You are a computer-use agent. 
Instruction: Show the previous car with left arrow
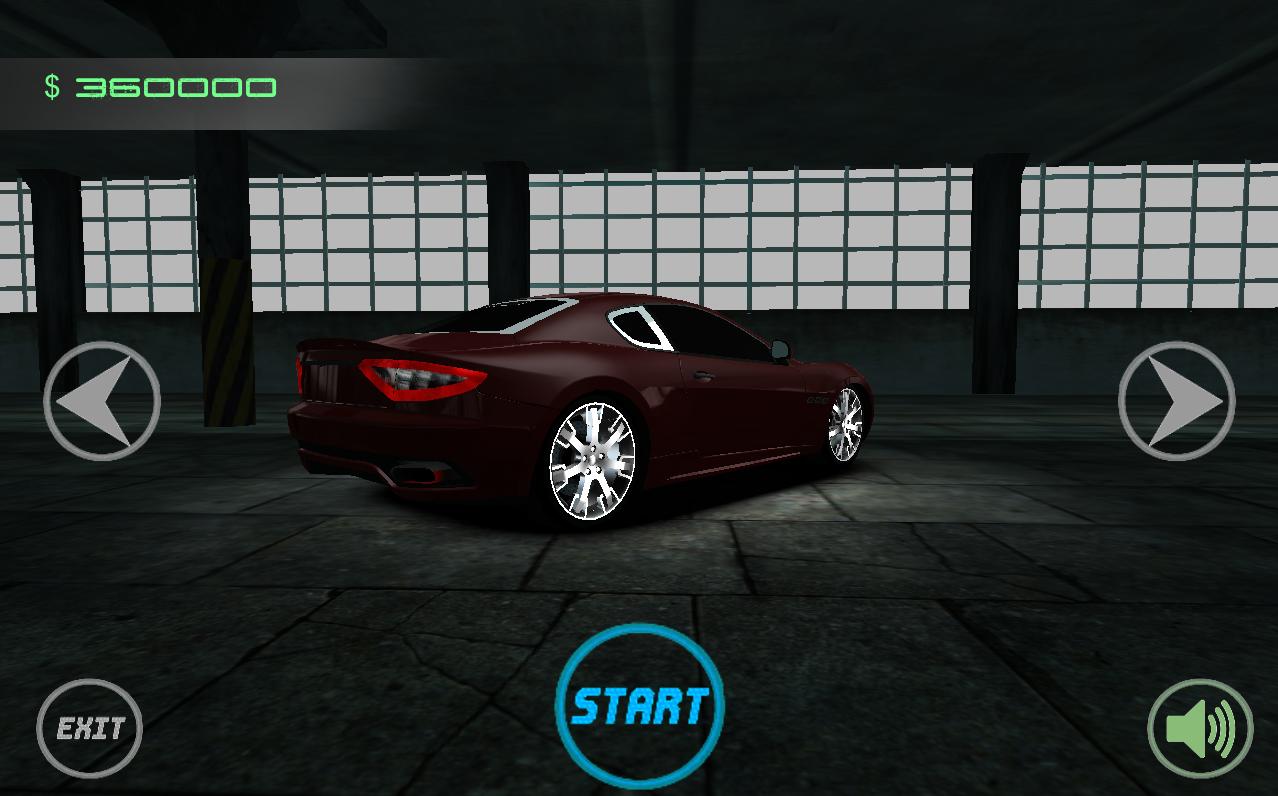tap(101, 401)
